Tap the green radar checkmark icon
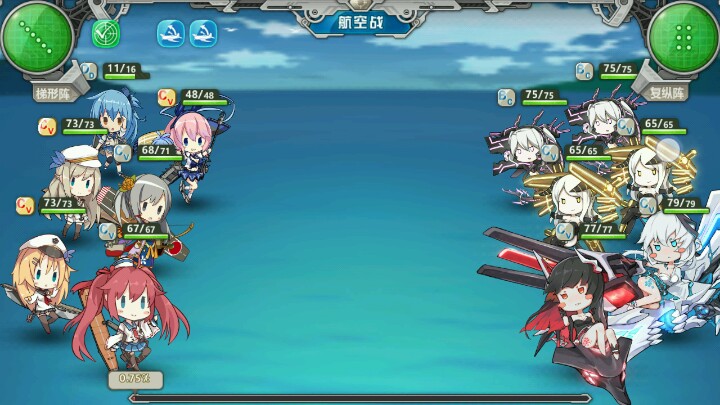Viewport: 720px width, 405px height. click(106, 34)
